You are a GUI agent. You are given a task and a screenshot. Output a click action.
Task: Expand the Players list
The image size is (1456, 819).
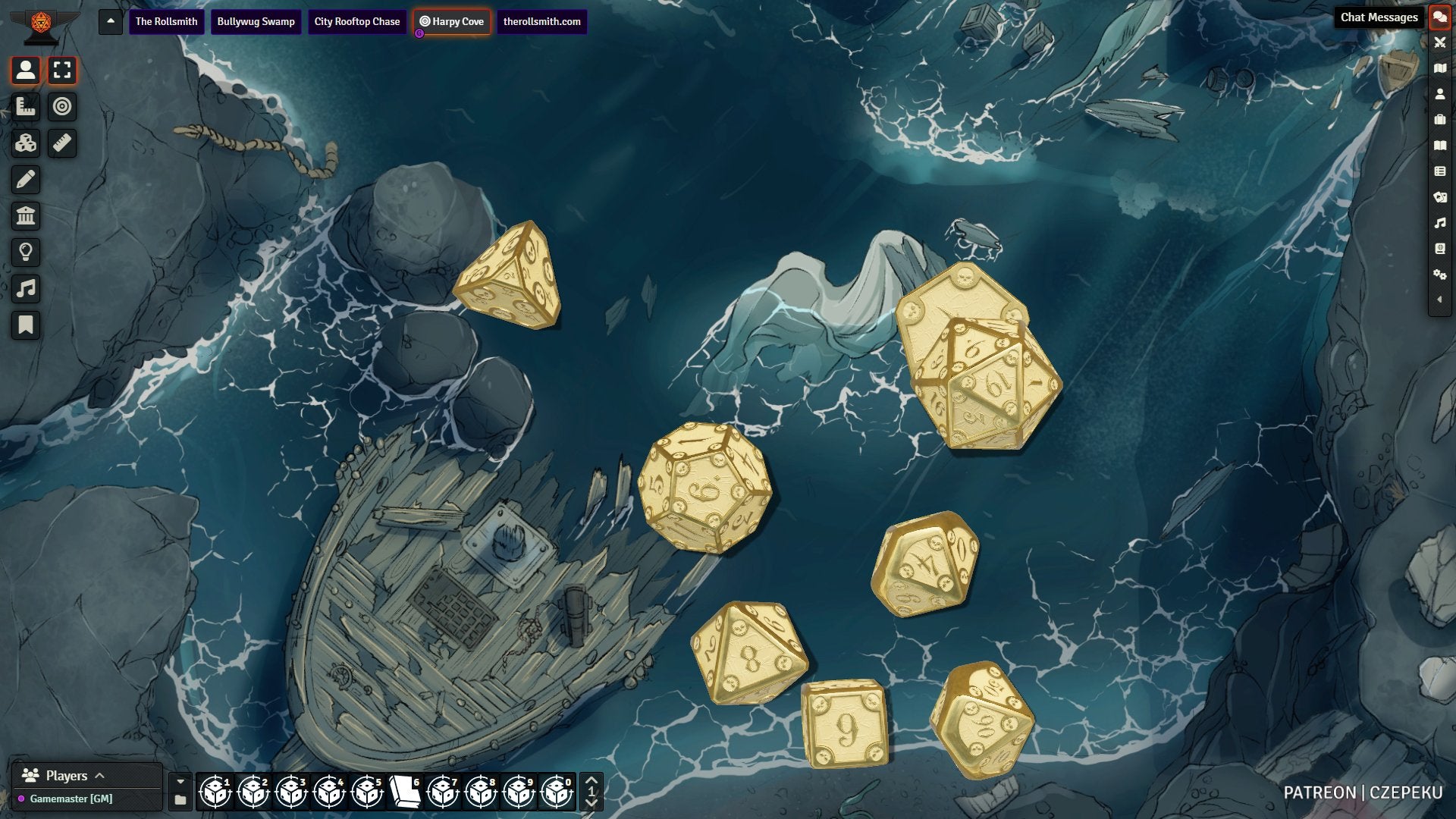[99, 776]
